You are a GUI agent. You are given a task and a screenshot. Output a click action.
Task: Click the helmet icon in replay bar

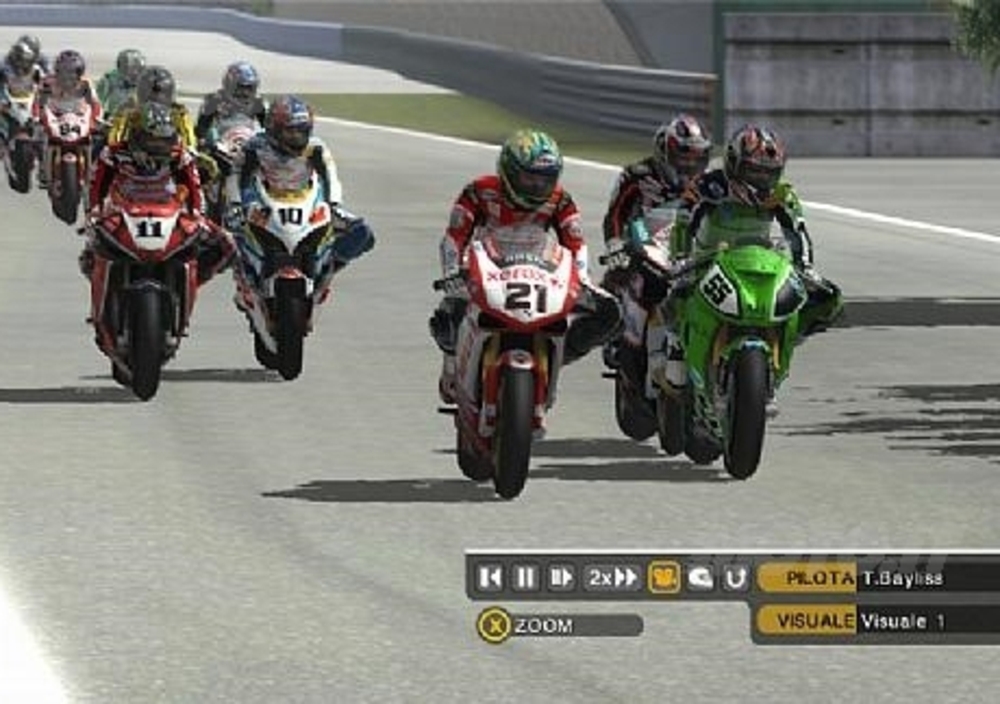[700, 577]
